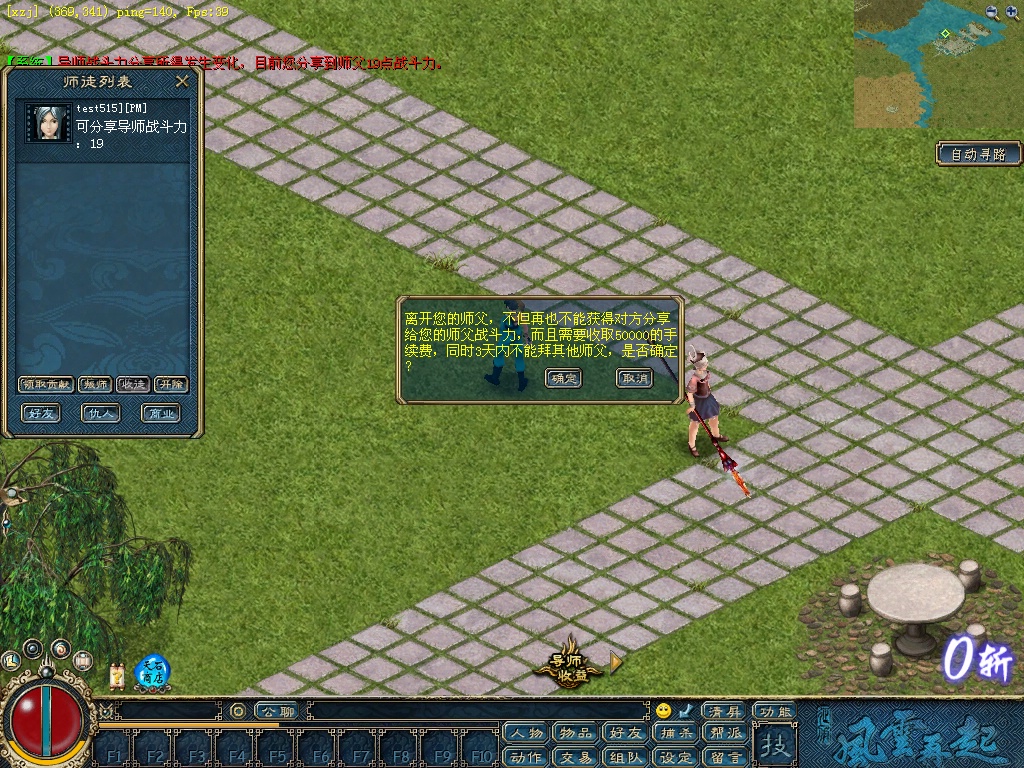Switch to the 仇人 list tab
Viewport: 1024px width, 768px height.
(x=101, y=413)
